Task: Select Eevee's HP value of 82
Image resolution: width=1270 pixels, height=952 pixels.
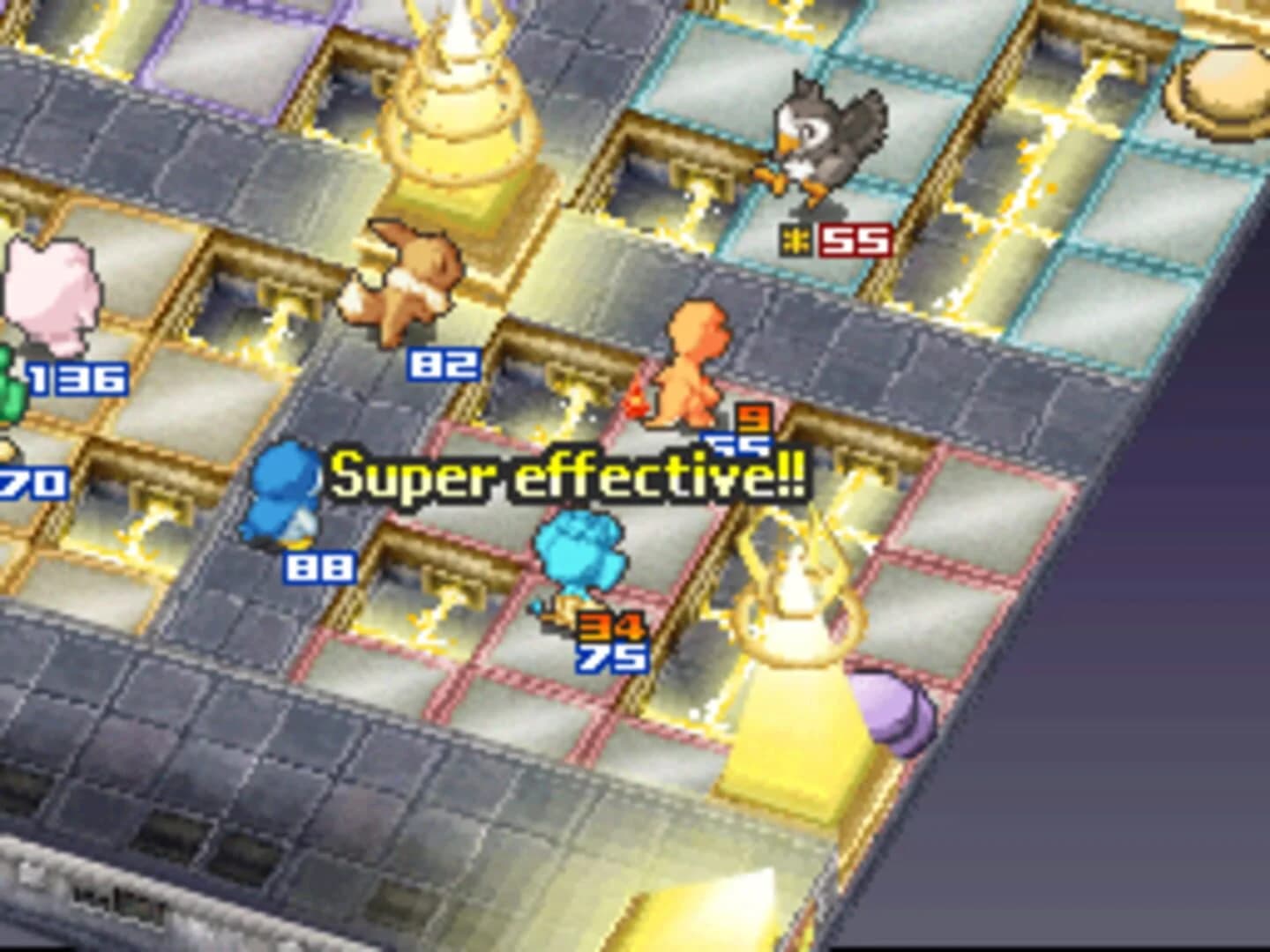Action: point(441,361)
